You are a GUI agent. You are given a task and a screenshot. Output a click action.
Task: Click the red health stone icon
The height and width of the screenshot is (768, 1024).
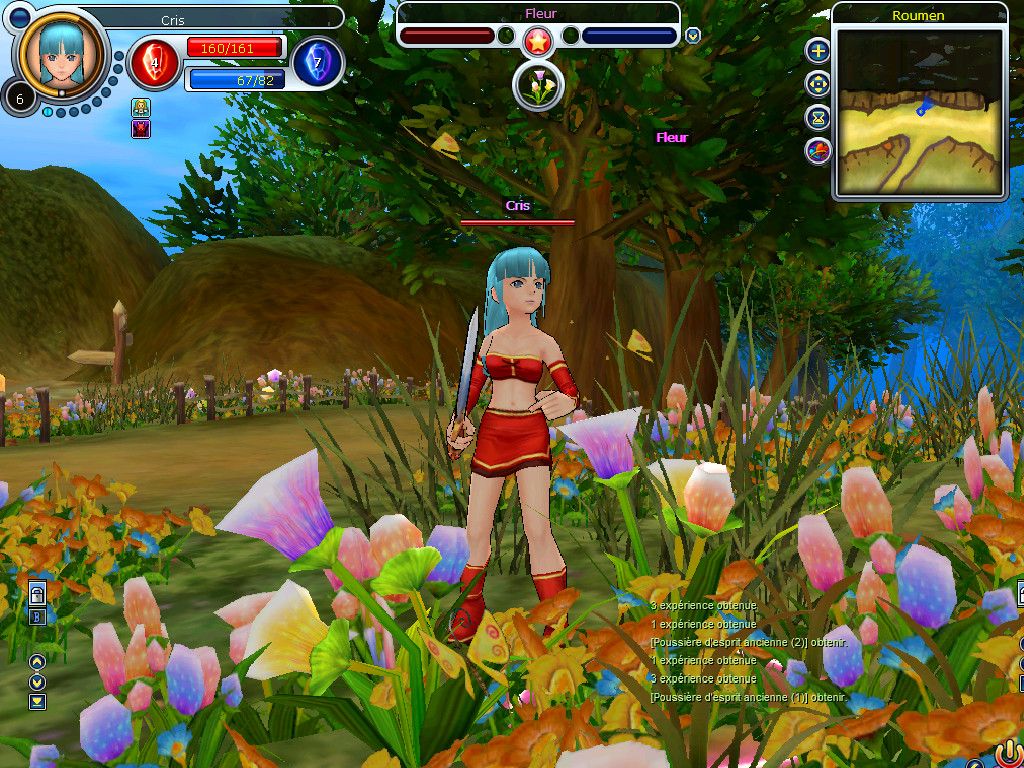pyautogui.click(x=155, y=62)
